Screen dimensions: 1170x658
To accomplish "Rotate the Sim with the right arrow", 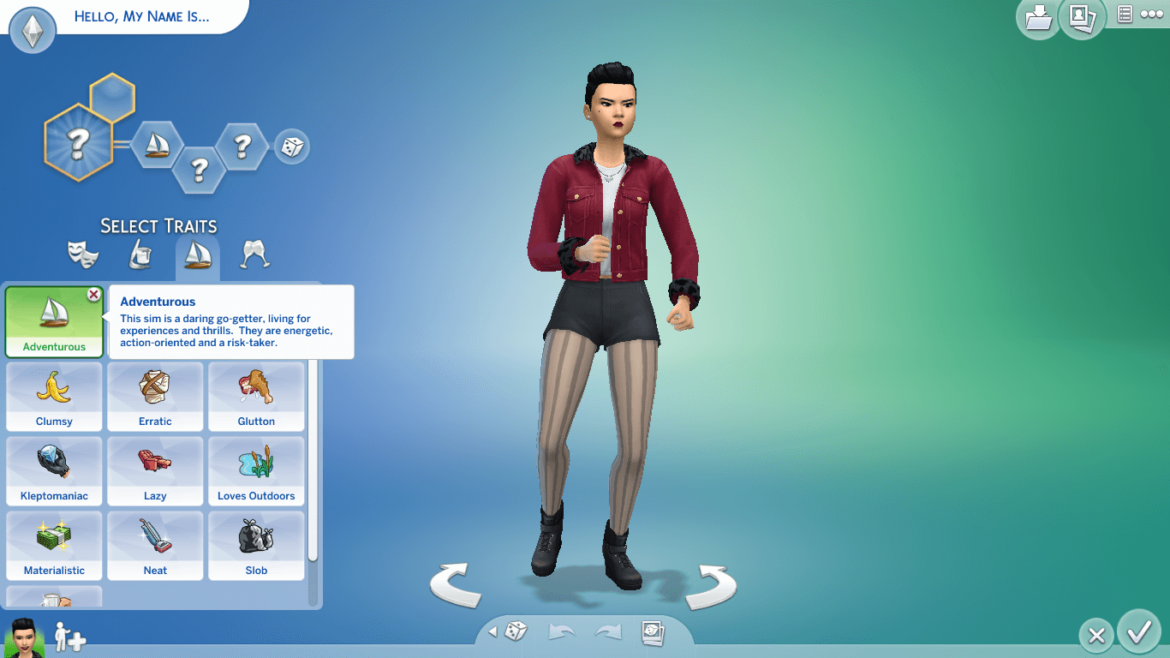I will coord(710,585).
